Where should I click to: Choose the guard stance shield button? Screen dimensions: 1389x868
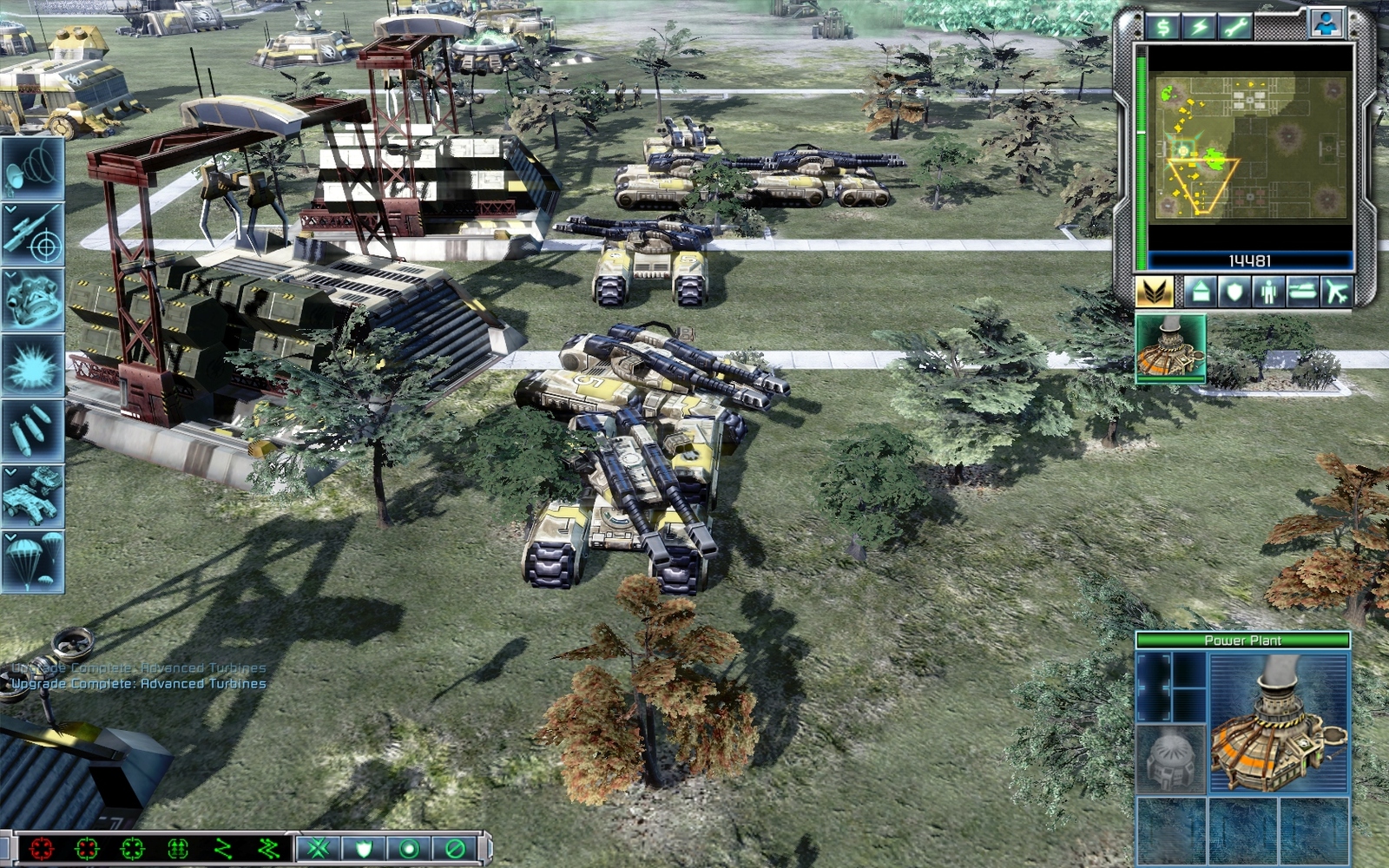[x=363, y=848]
